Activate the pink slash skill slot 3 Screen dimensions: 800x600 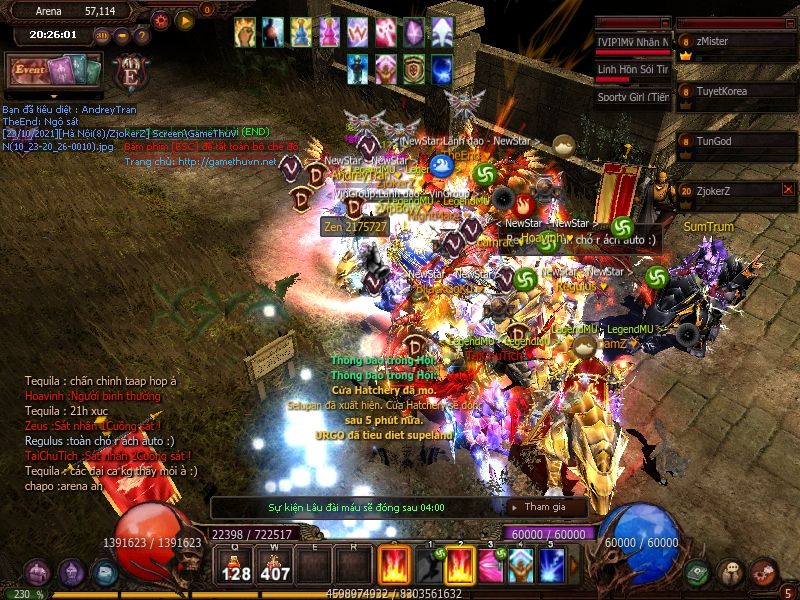(490, 565)
